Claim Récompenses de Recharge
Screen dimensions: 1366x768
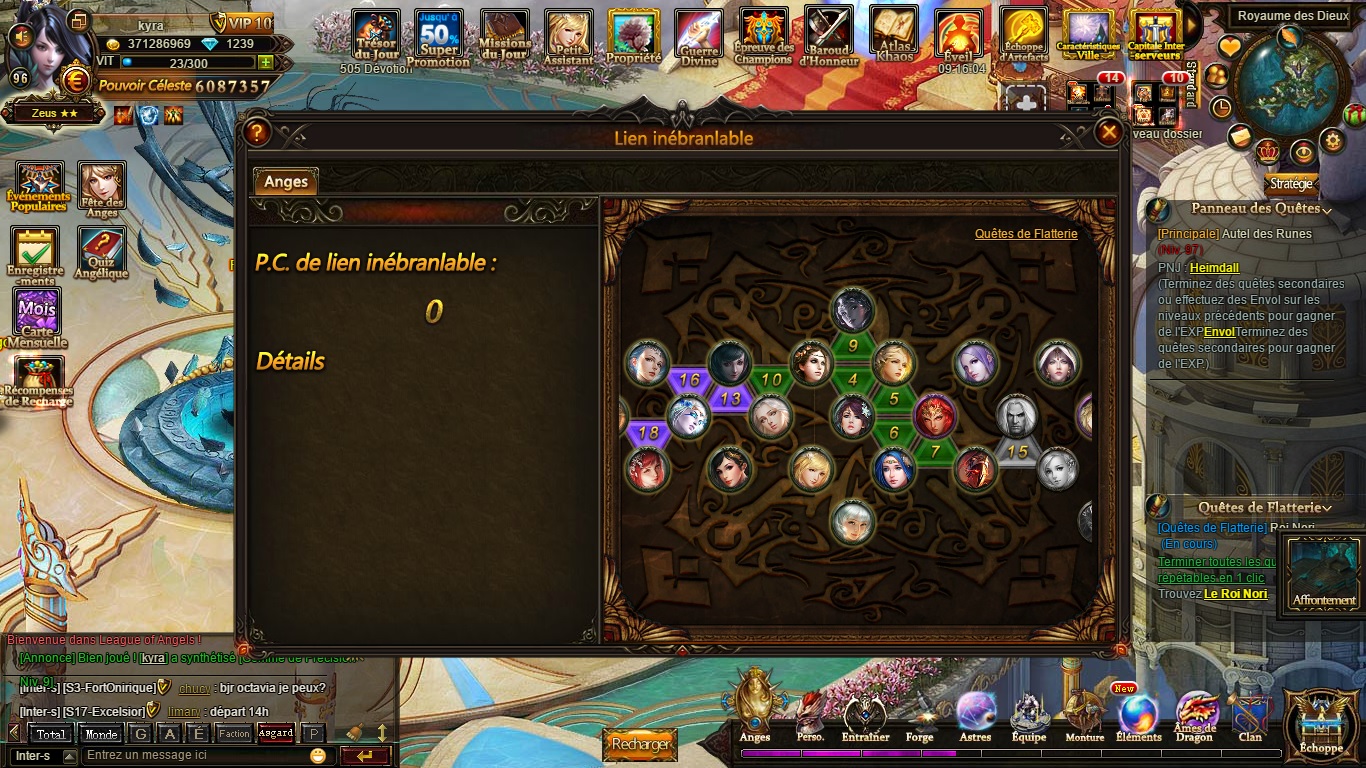point(38,380)
